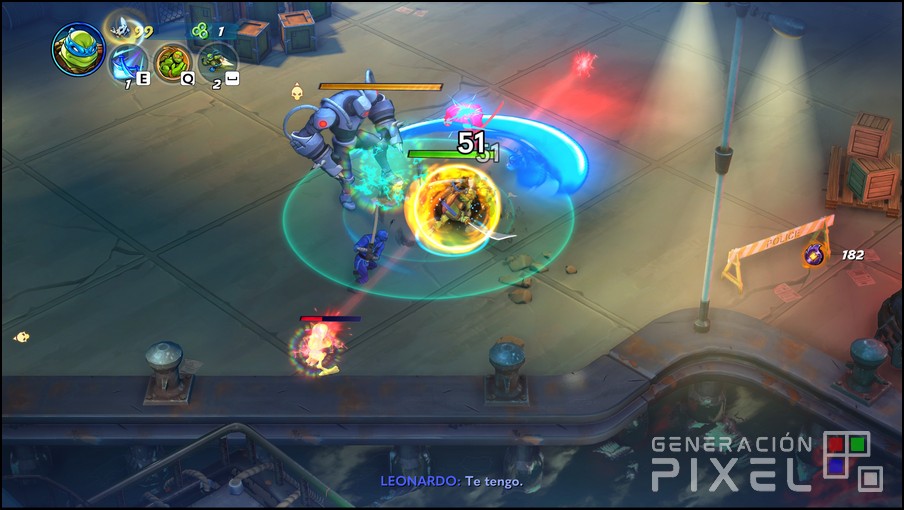This screenshot has height=510, width=904.
Task: Trigger the orange turtle assist ability
Action: coord(172,62)
